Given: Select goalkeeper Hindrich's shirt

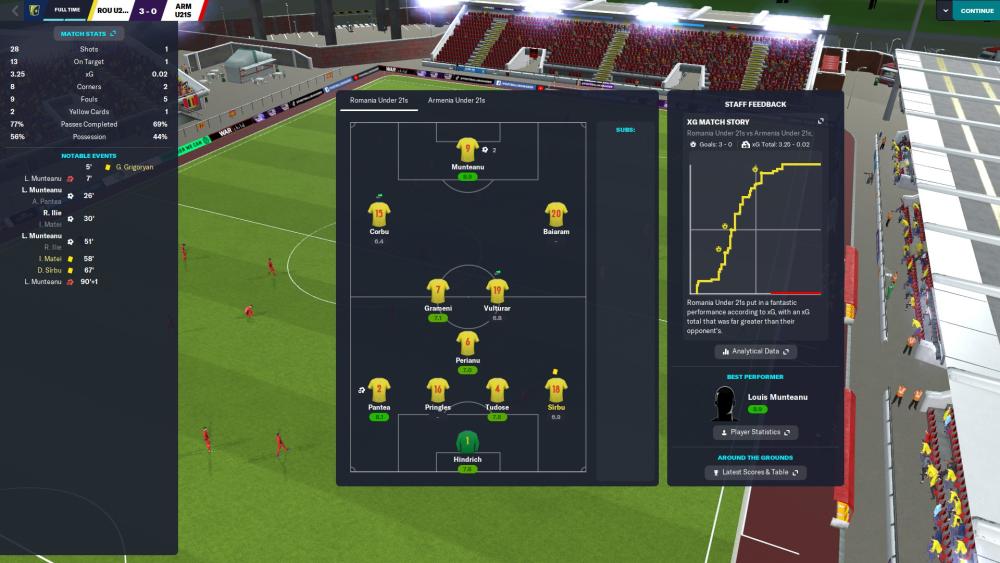Looking at the screenshot, I should tap(466, 441).
